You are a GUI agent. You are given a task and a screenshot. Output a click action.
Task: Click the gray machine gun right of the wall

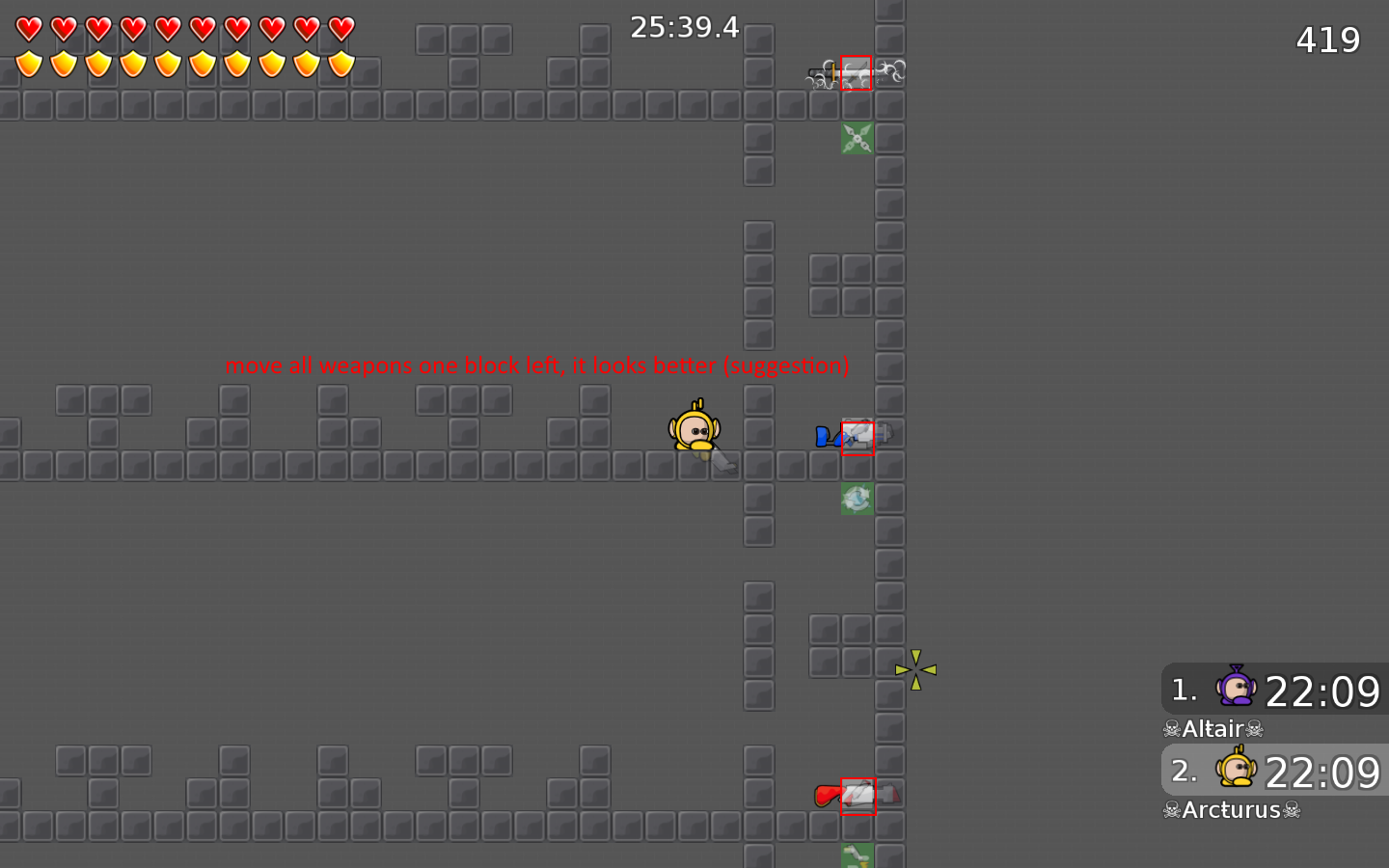pos(885,435)
